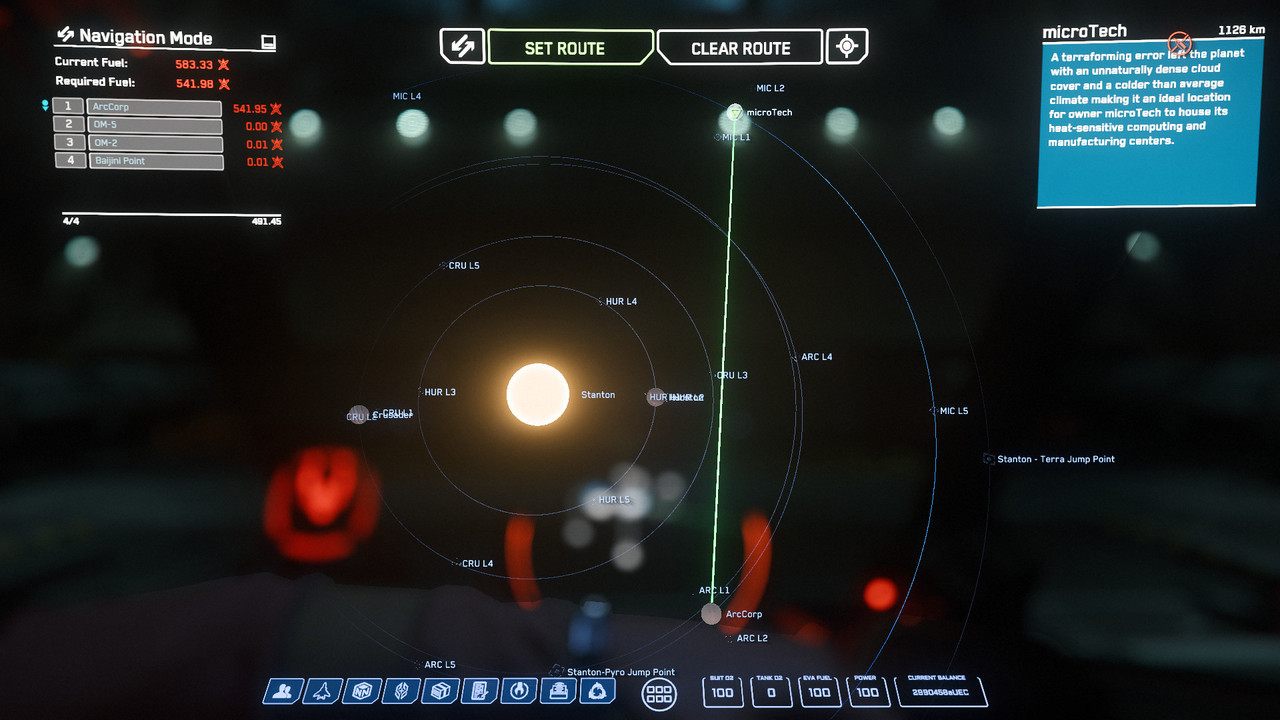Clear the current route
This screenshot has width=1280, height=720.
741,48
